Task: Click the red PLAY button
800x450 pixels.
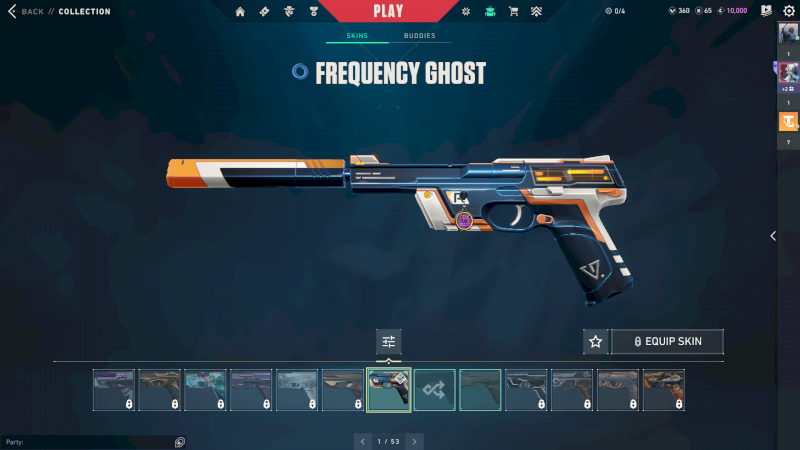Action: coord(388,11)
